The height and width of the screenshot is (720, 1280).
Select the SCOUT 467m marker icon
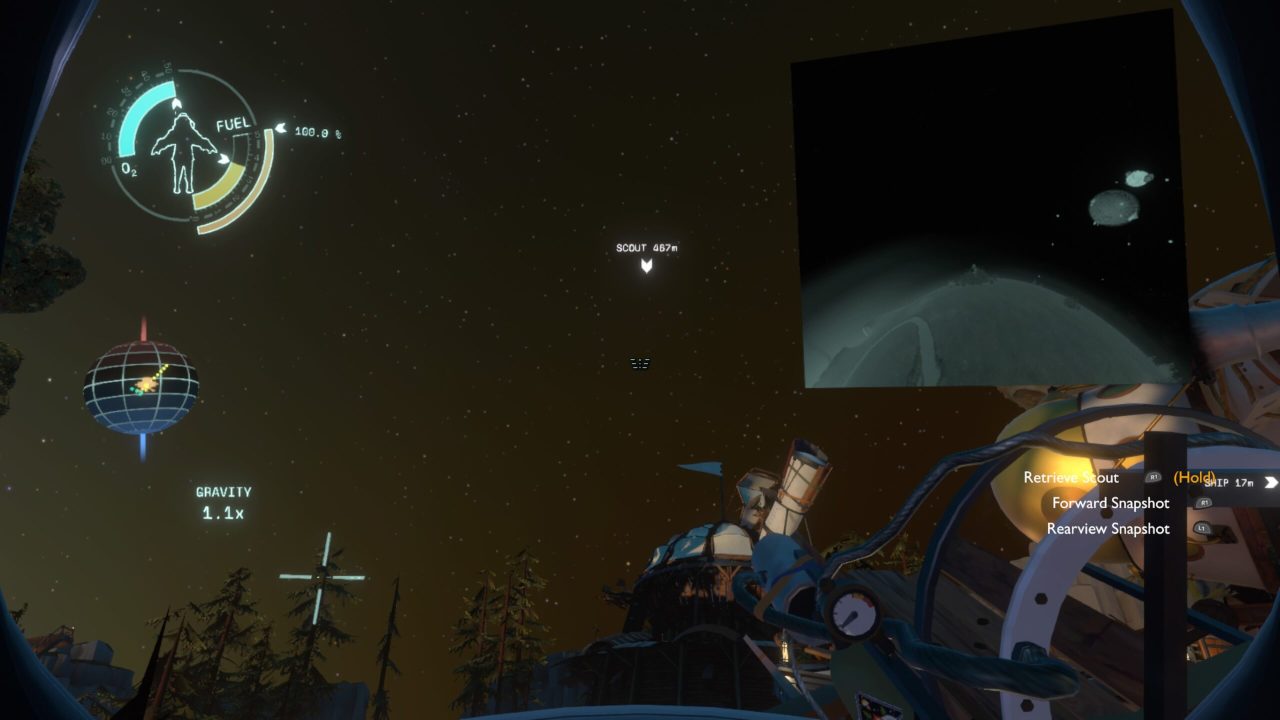pos(646,264)
